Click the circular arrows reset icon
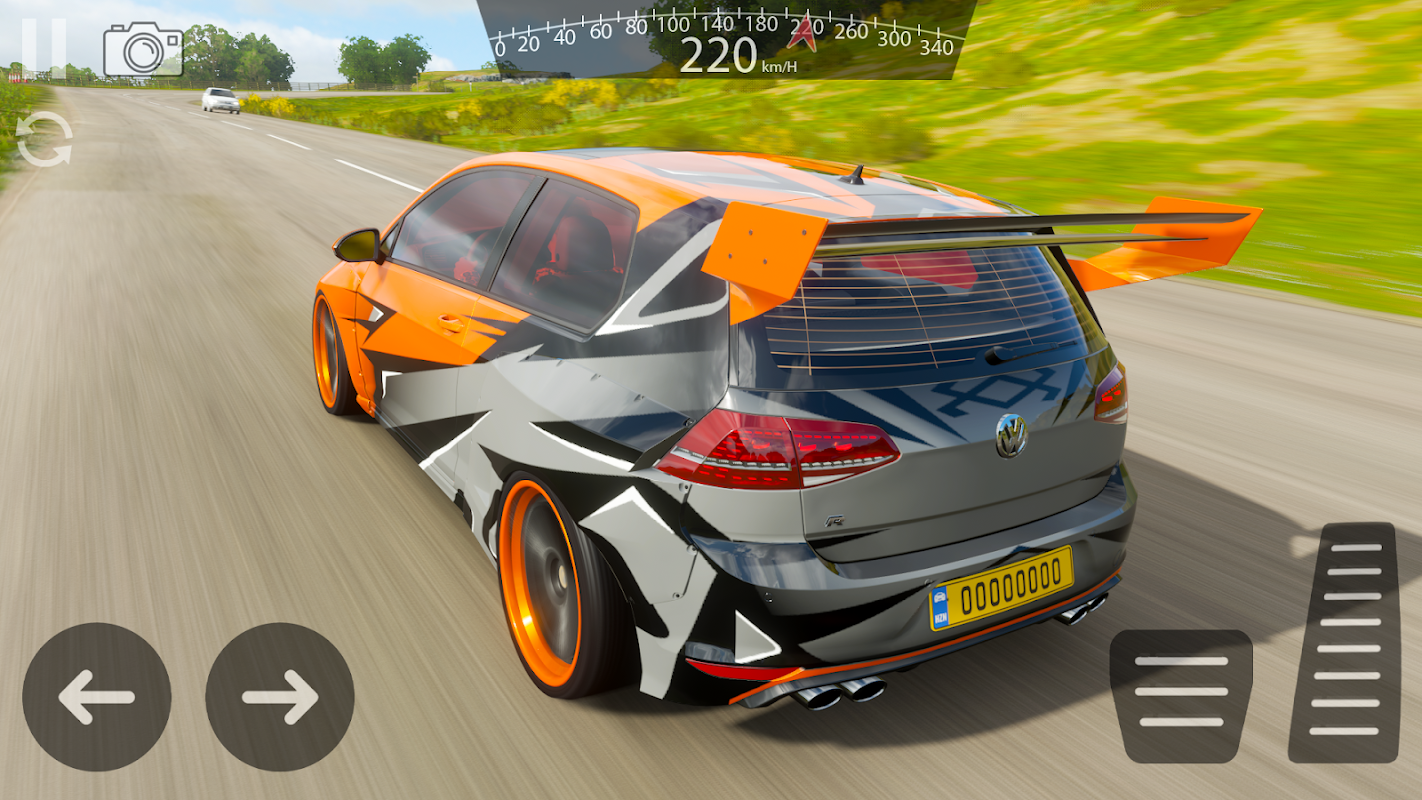 click(45, 139)
